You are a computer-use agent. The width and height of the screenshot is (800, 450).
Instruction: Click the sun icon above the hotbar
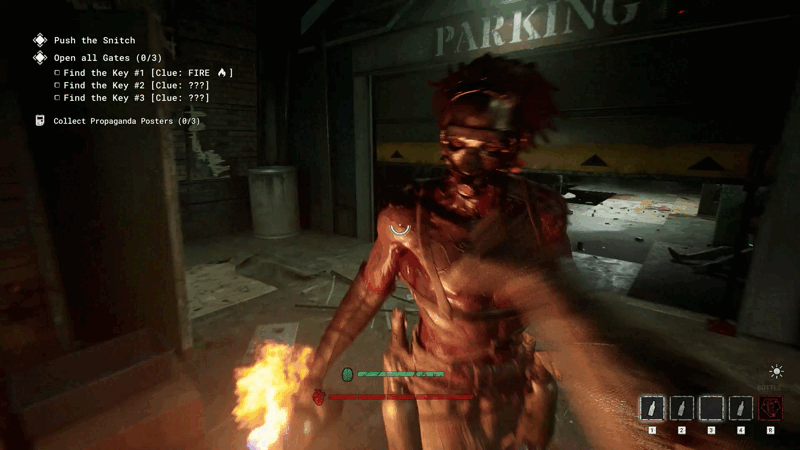776,372
